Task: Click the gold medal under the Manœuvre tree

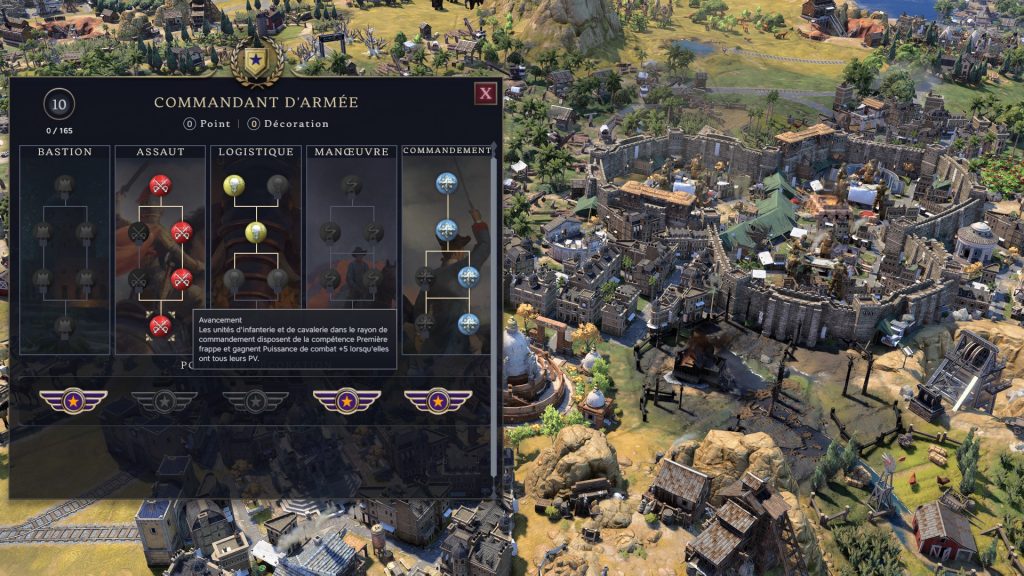Action: point(346,401)
